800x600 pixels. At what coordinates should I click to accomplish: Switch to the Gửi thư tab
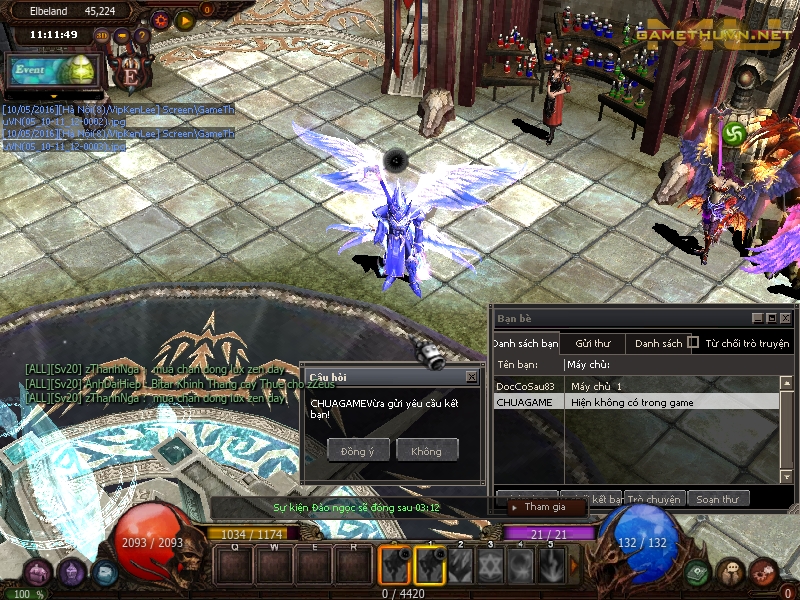(x=592, y=343)
